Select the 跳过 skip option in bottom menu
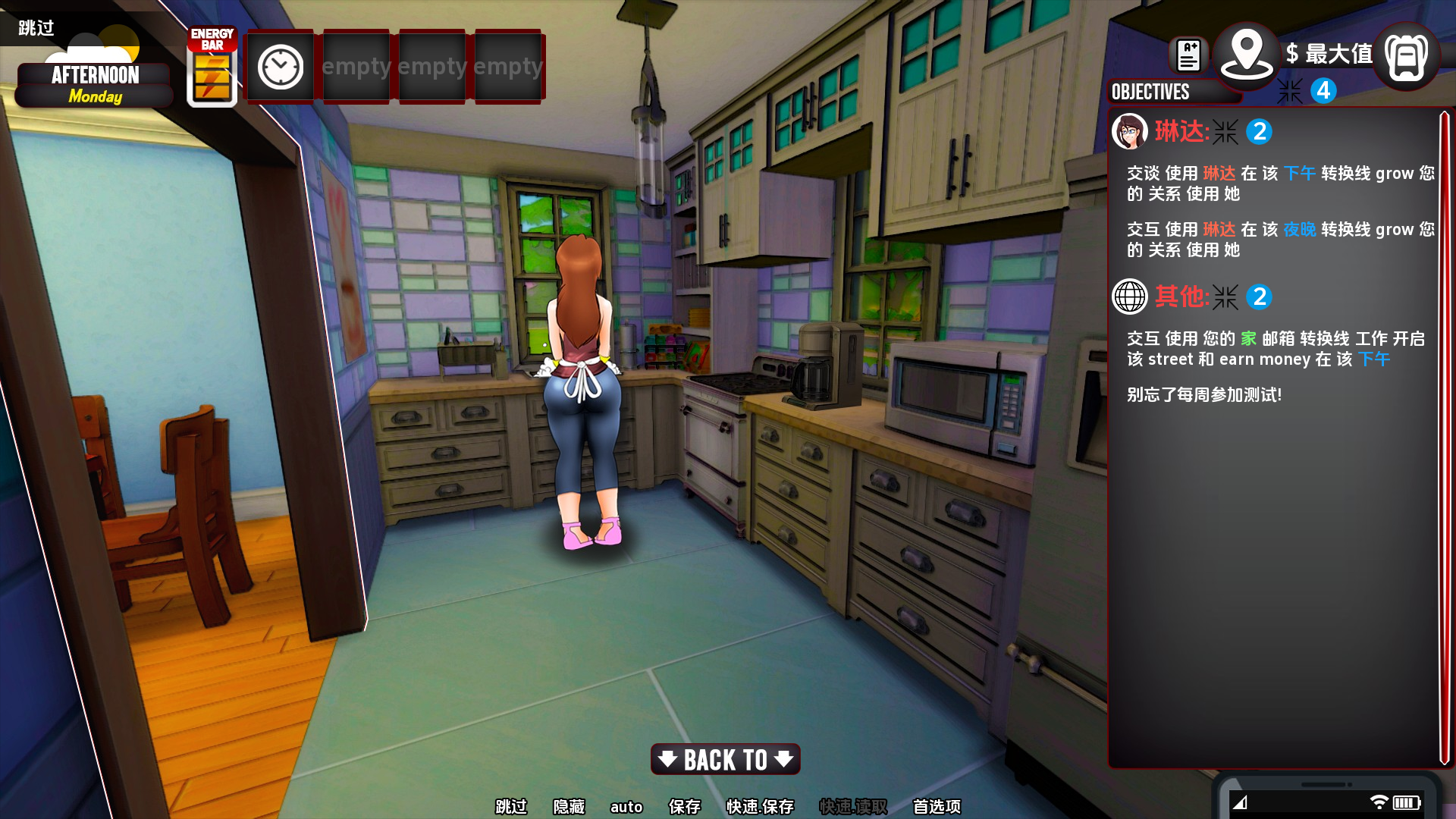Screen dimensions: 1456x819 tap(511, 807)
